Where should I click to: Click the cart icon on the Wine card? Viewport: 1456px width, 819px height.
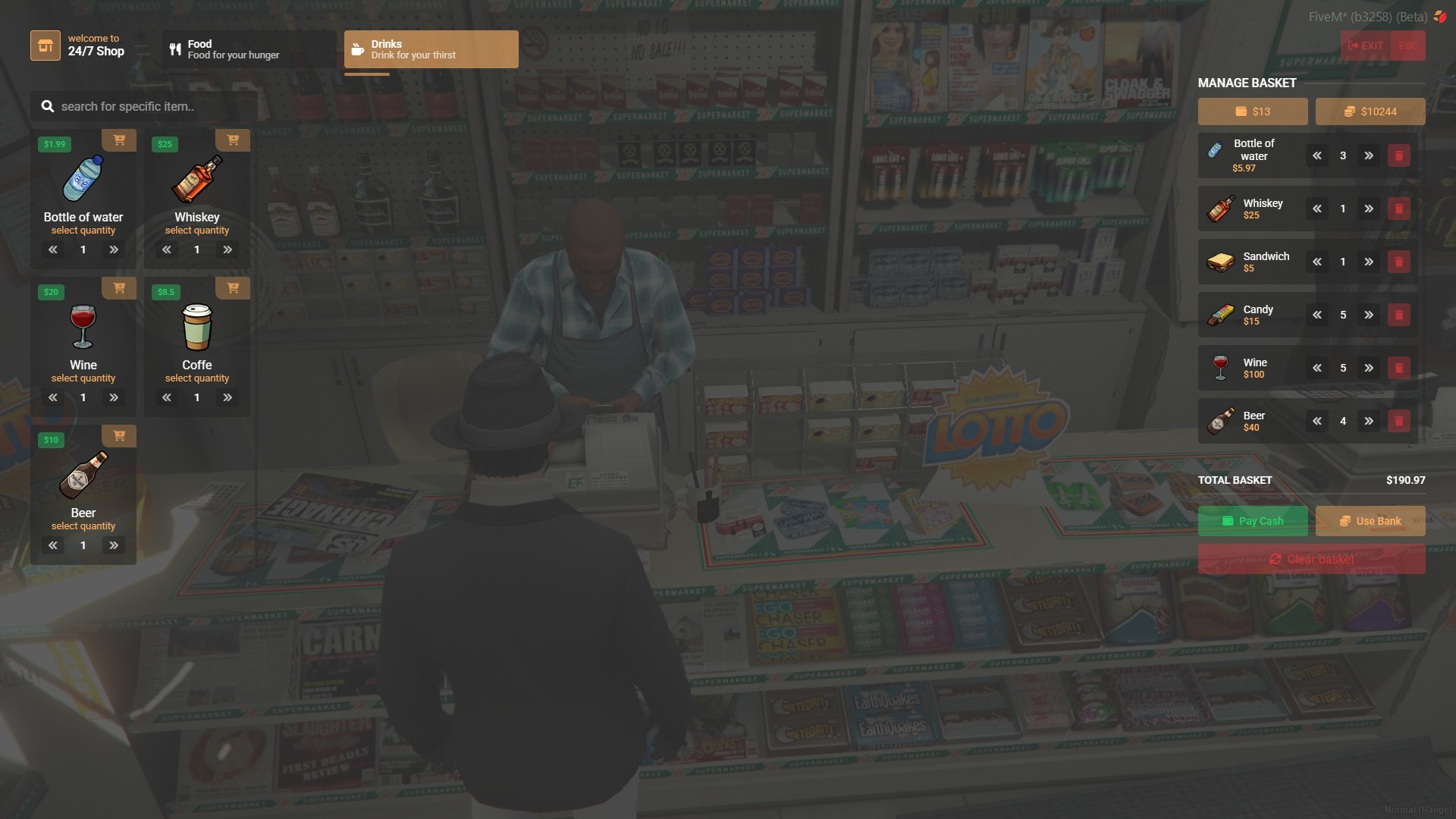pyautogui.click(x=119, y=288)
